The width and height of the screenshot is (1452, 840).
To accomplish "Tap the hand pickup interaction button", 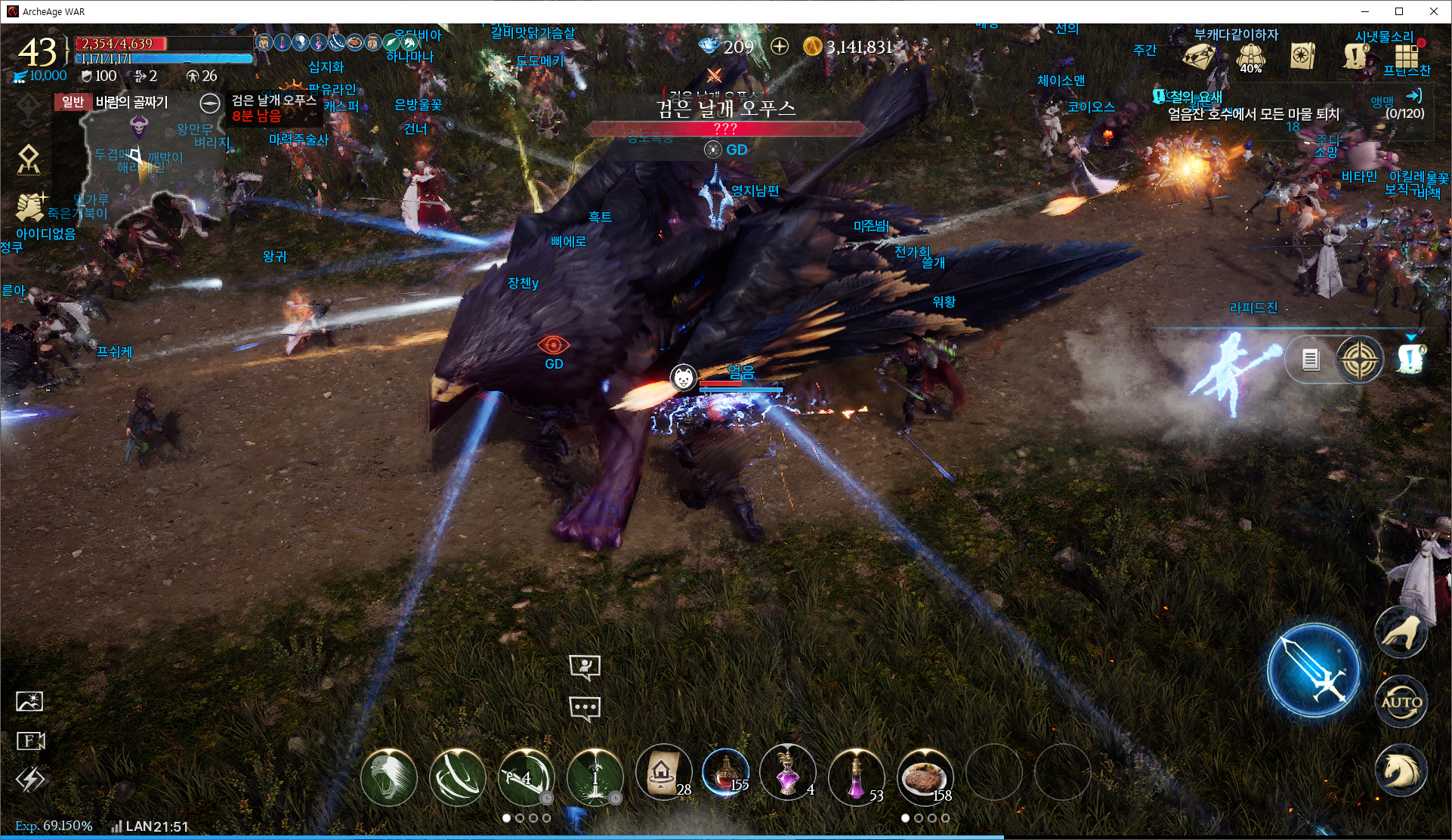I will [x=1401, y=632].
